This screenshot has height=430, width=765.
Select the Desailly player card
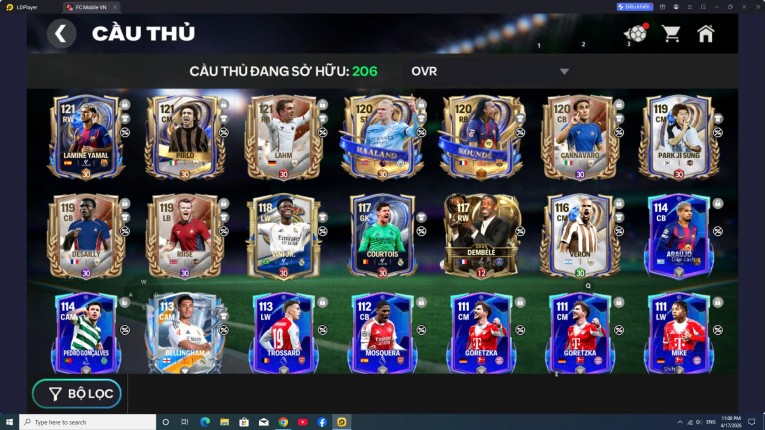(85, 236)
